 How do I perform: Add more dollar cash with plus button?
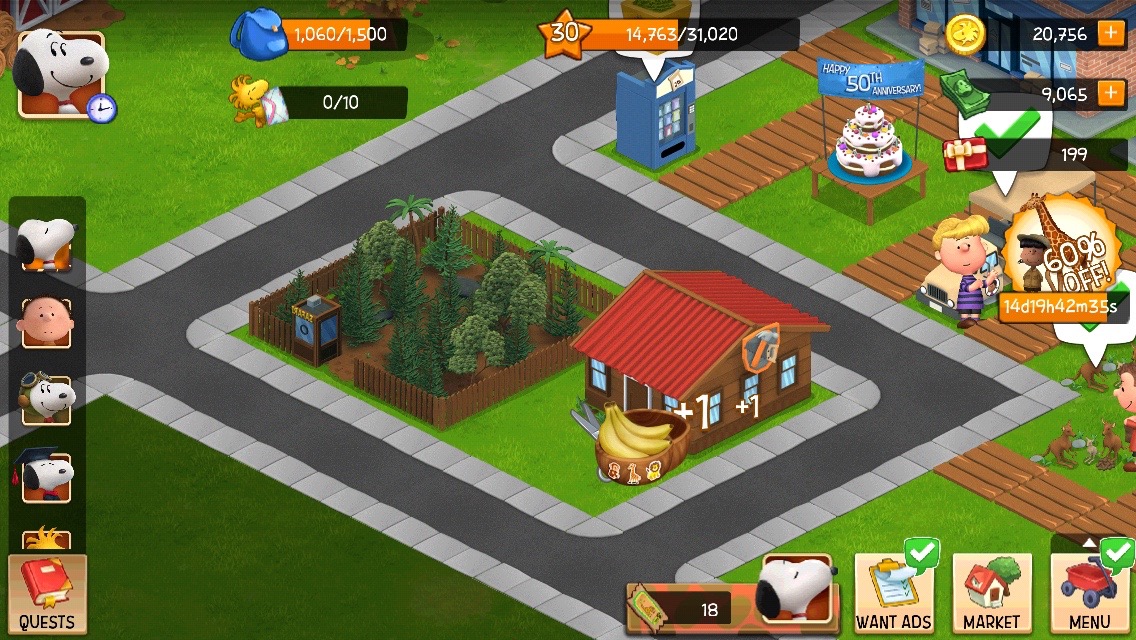[1111, 94]
